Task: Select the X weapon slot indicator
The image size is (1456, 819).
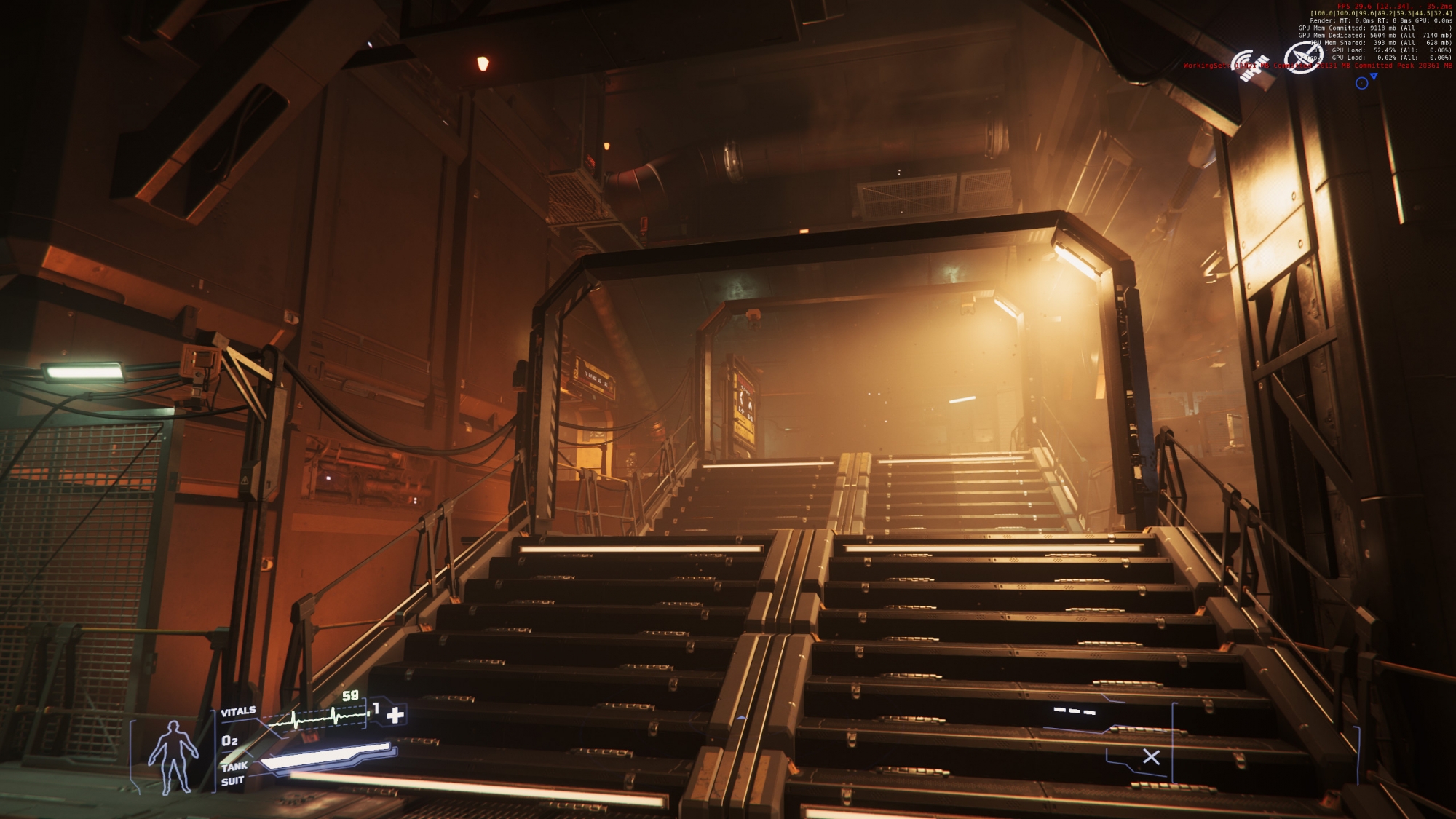Action: point(1151,757)
